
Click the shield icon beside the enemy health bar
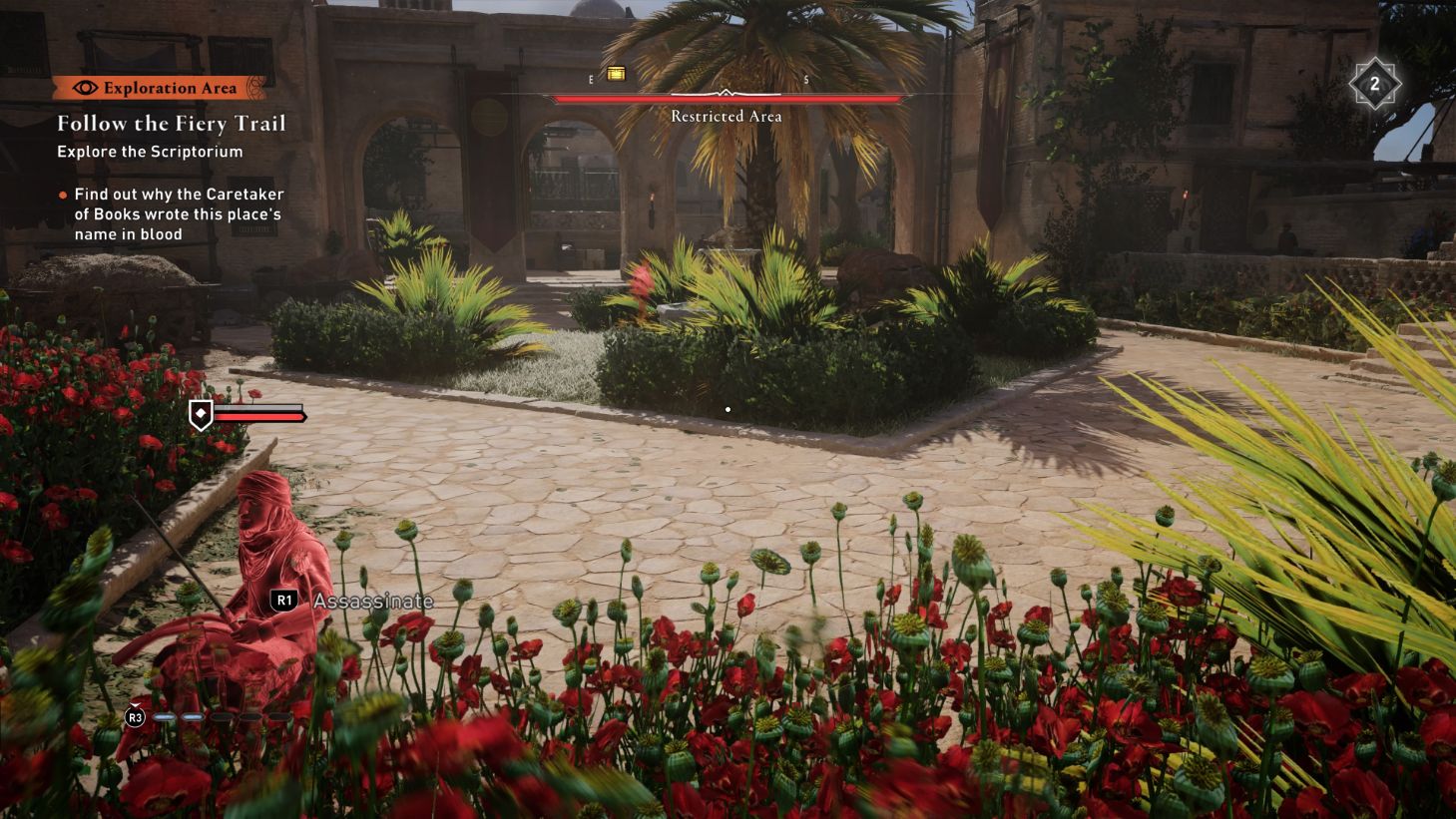click(203, 416)
